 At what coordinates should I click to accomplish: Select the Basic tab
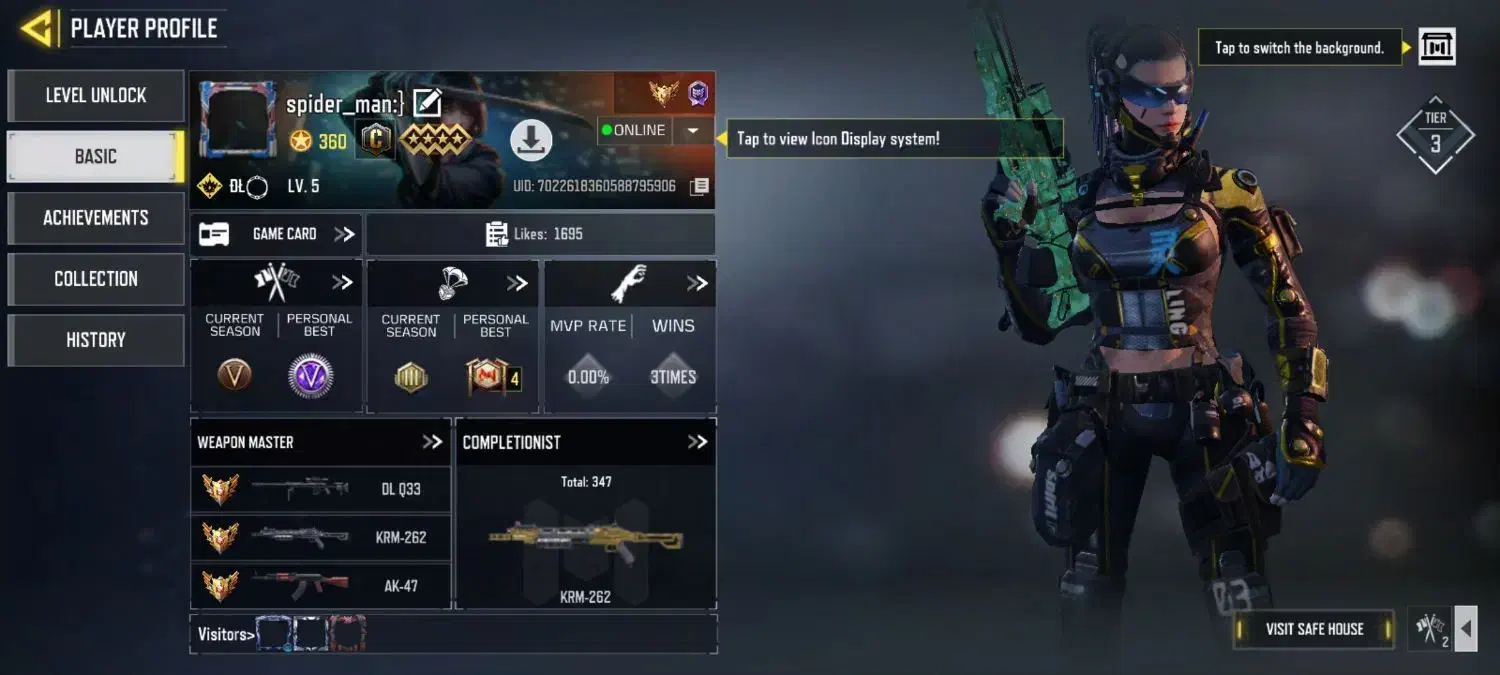click(x=96, y=157)
